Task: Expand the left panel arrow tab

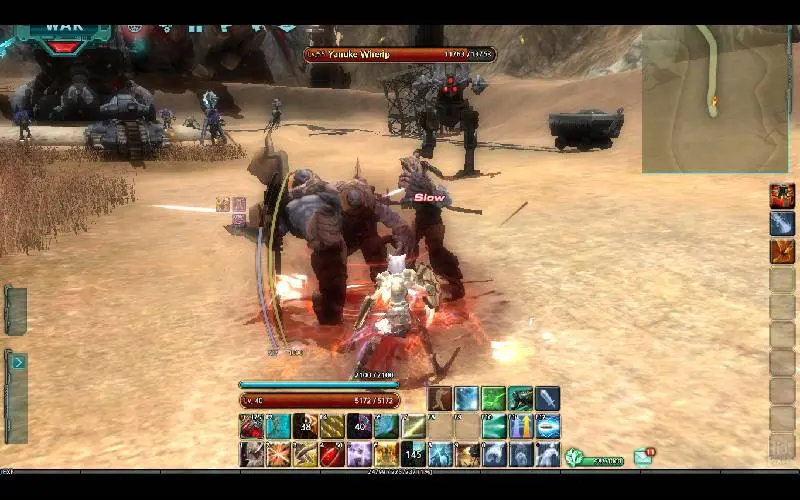Action: (x=18, y=362)
